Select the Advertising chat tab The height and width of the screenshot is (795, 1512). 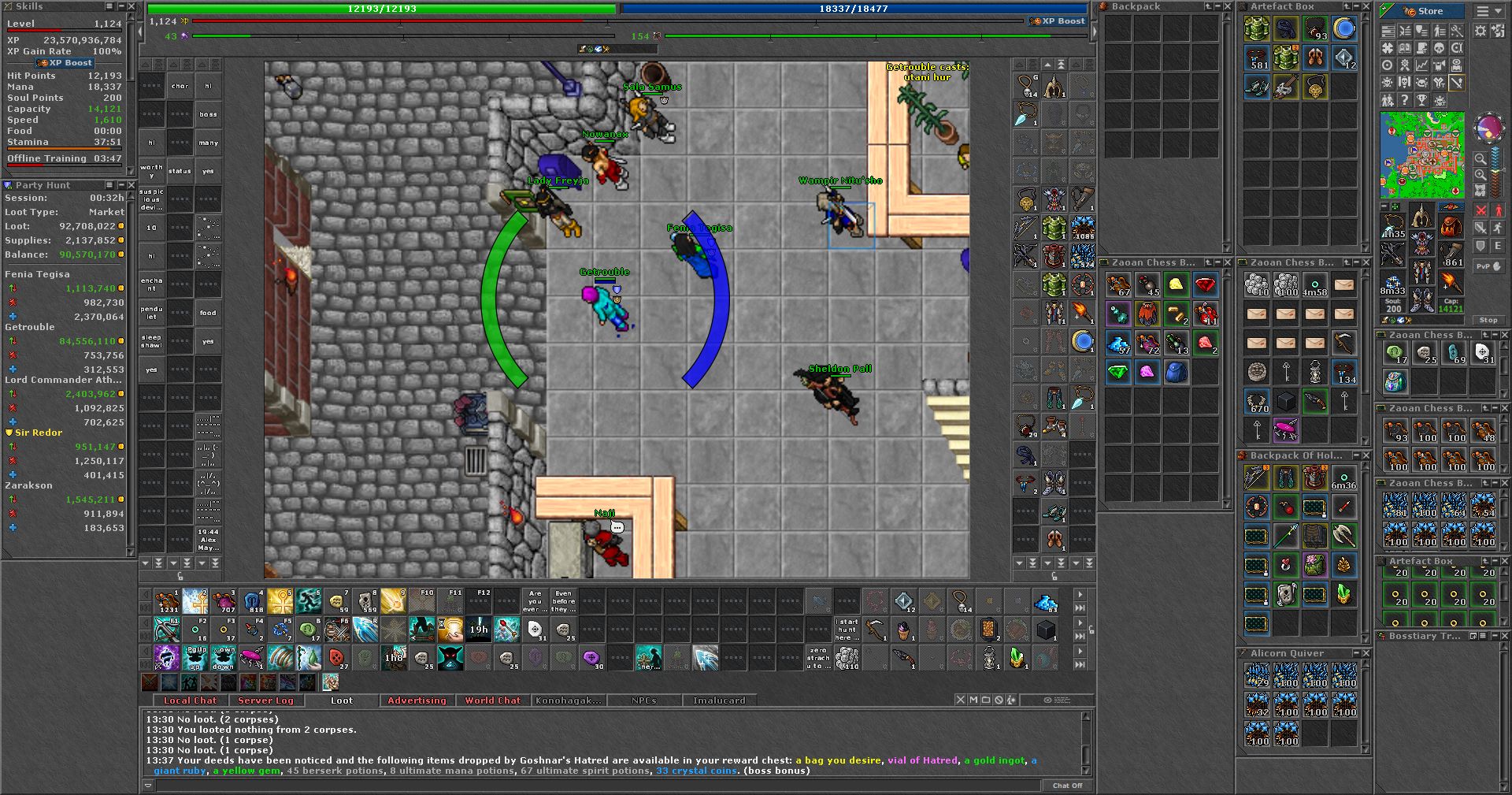click(417, 700)
